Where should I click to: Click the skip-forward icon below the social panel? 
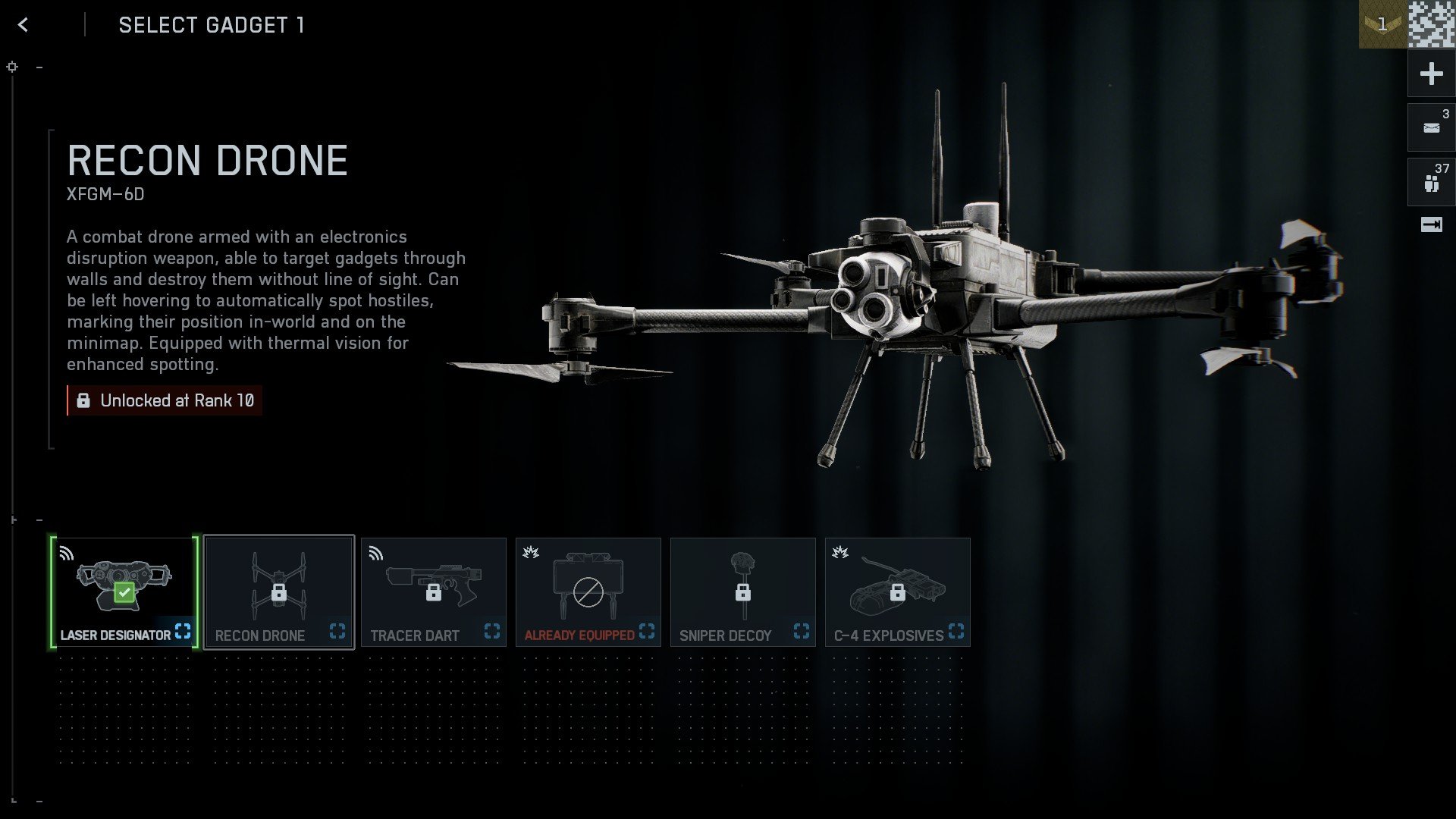point(1430,224)
